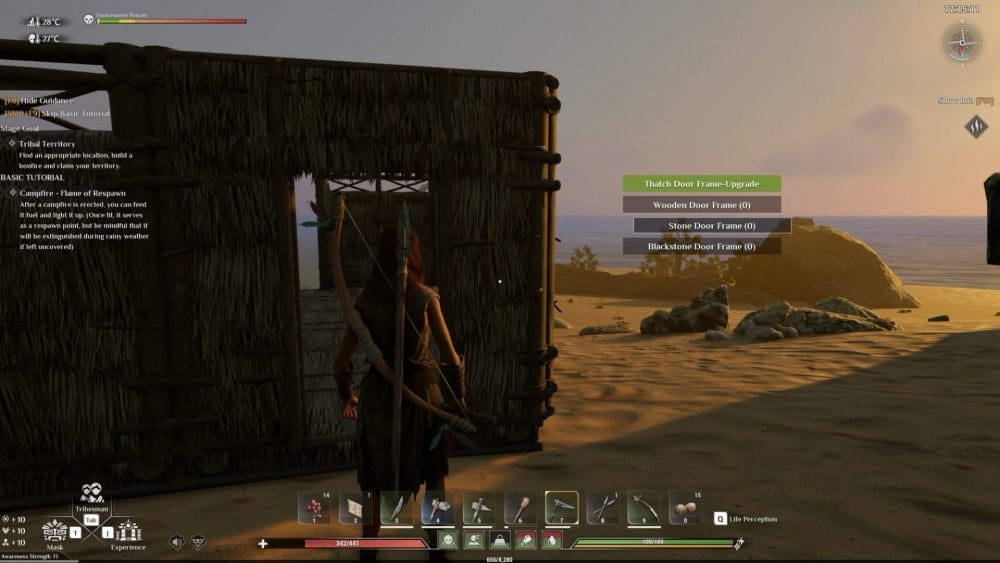Open the Experience menu
The image size is (1000, 563).
128,531
